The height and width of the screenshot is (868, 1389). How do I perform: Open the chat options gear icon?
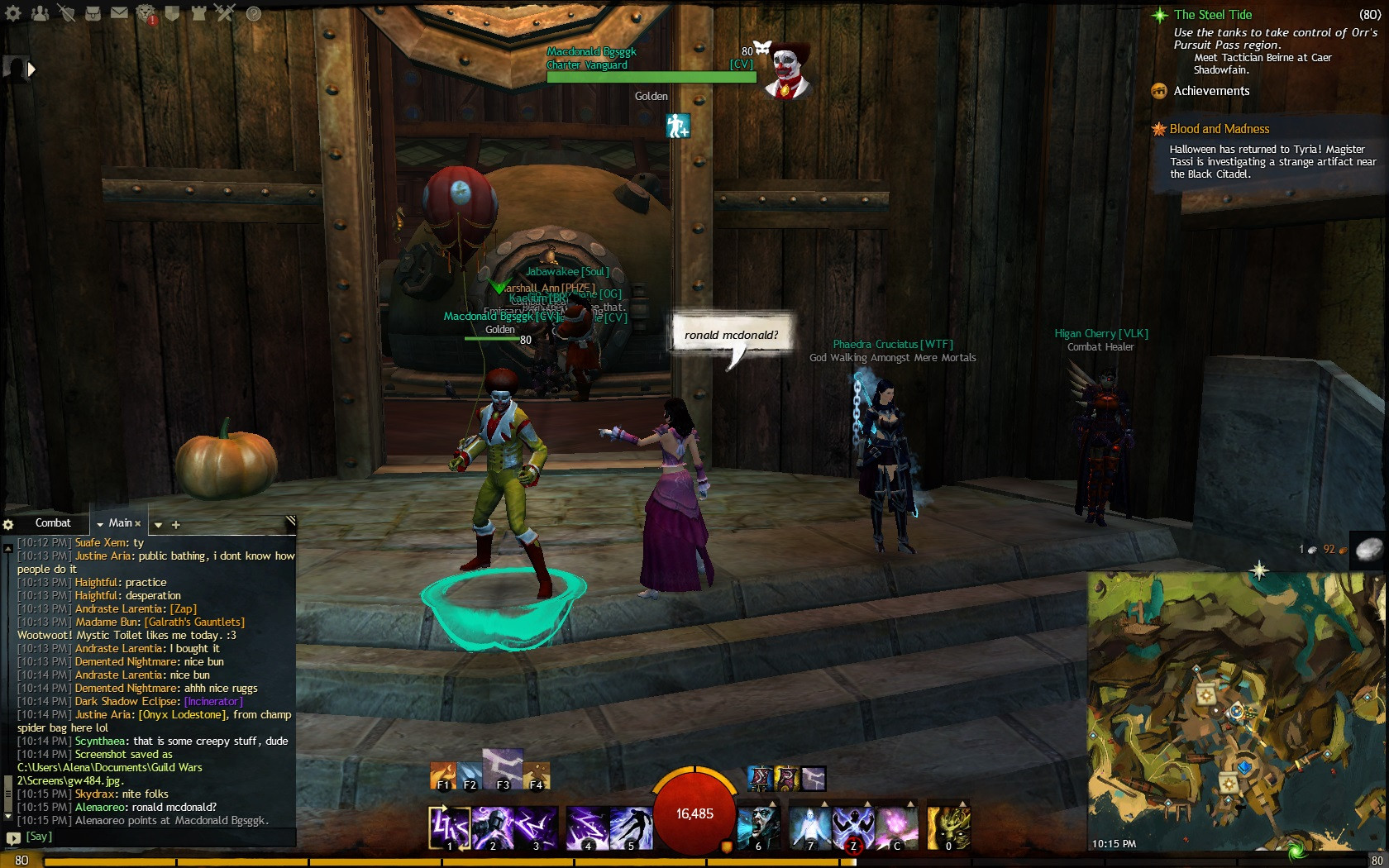click(8, 525)
